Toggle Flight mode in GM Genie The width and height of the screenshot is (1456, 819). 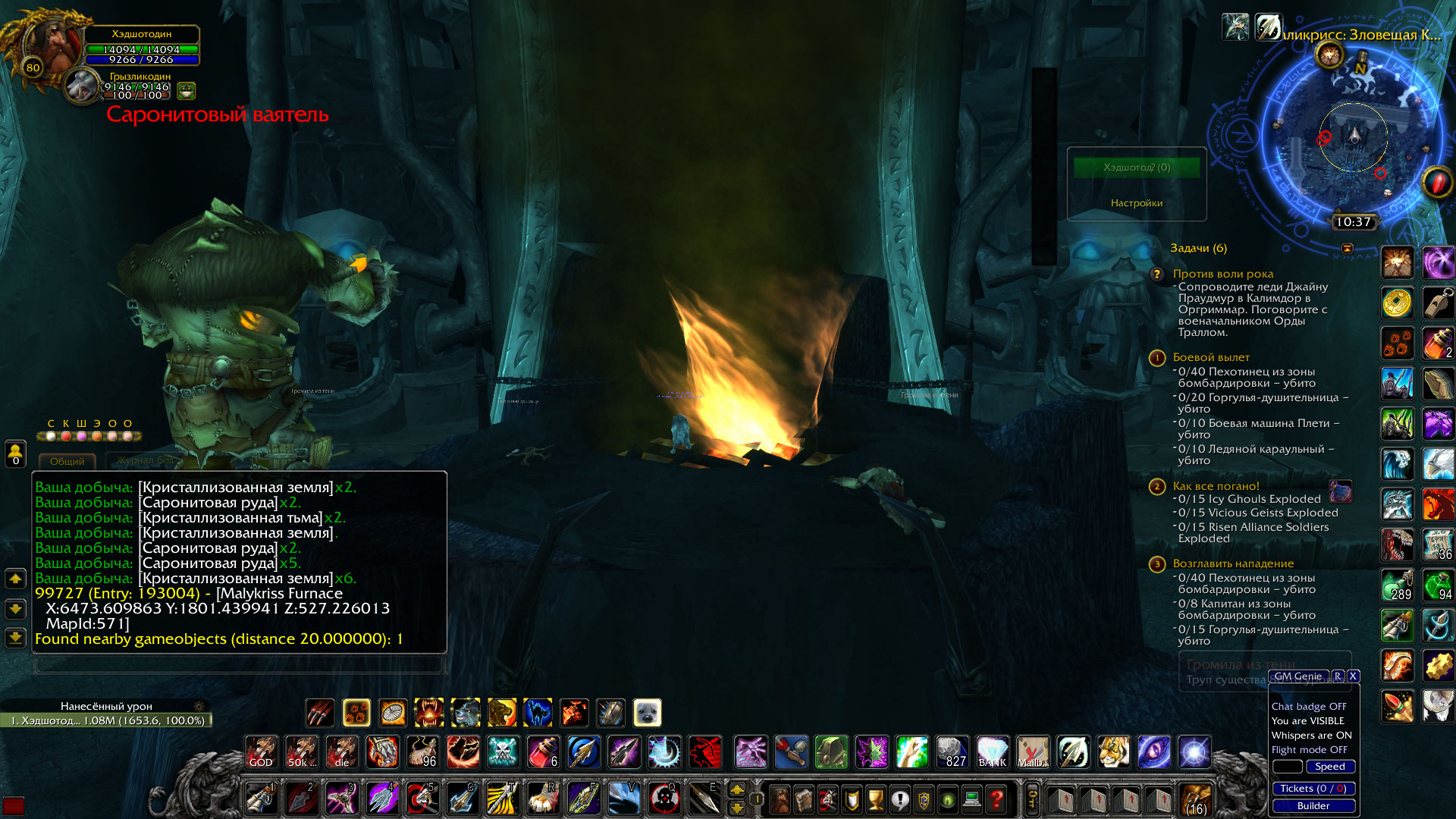point(1310,749)
